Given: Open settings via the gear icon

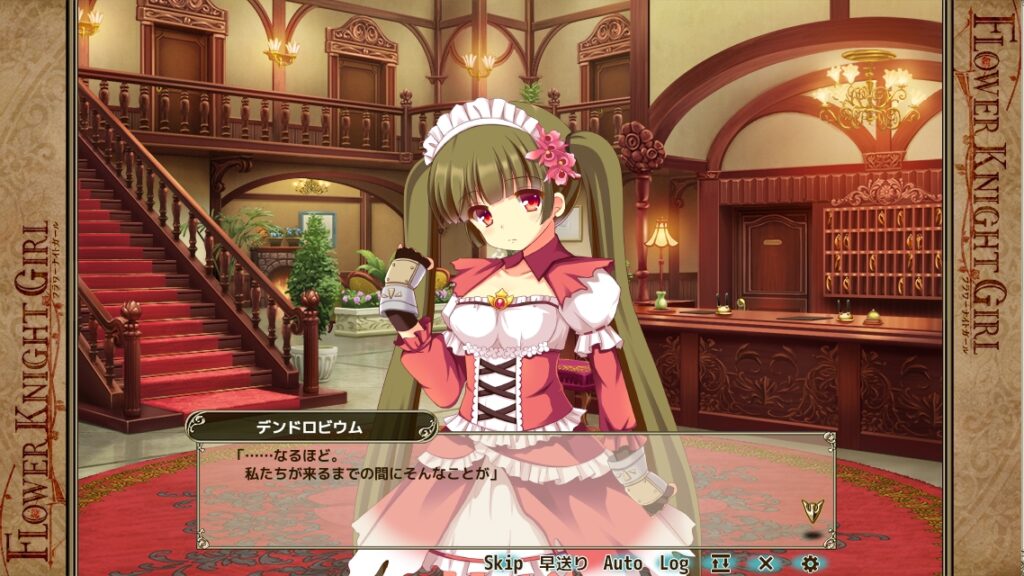Looking at the screenshot, I should coord(810,564).
